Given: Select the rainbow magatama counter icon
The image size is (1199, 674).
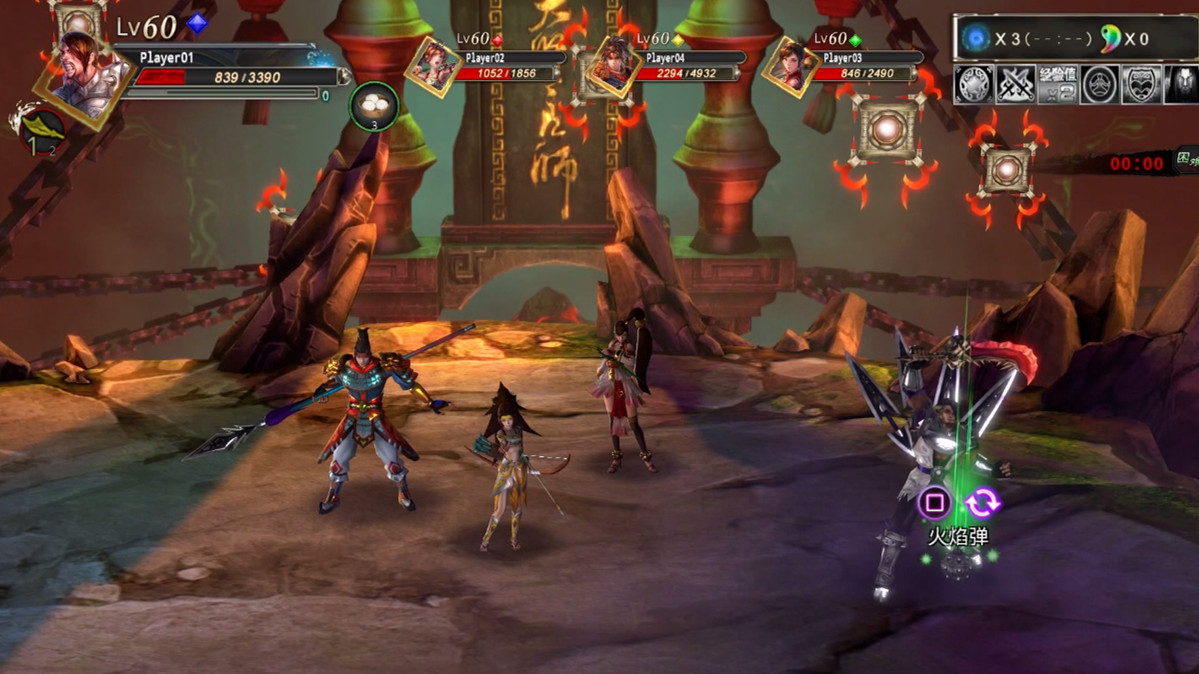Looking at the screenshot, I should pos(1109,39).
